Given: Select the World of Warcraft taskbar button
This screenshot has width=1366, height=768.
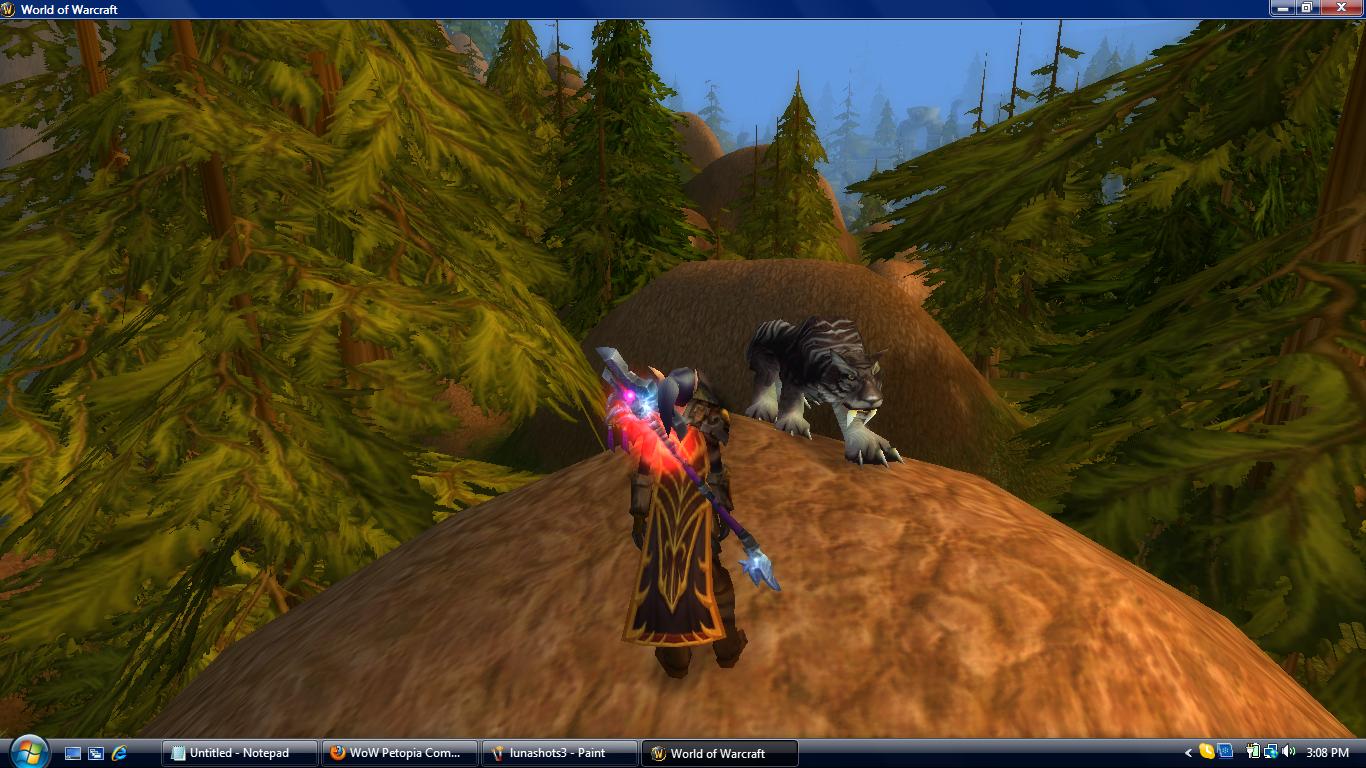Looking at the screenshot, I should coord(720,753).
